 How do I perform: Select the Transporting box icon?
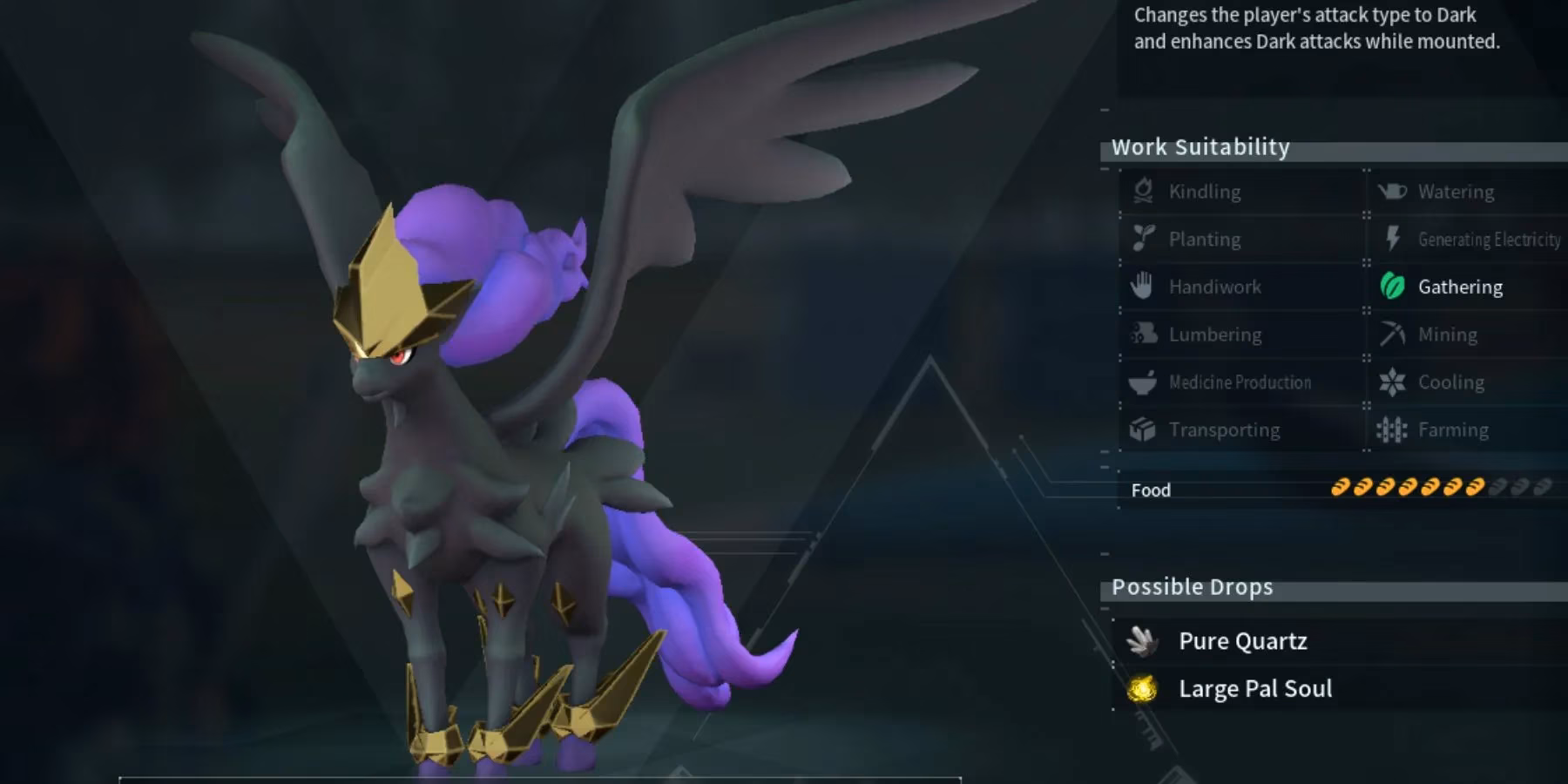coord(1144,429)
